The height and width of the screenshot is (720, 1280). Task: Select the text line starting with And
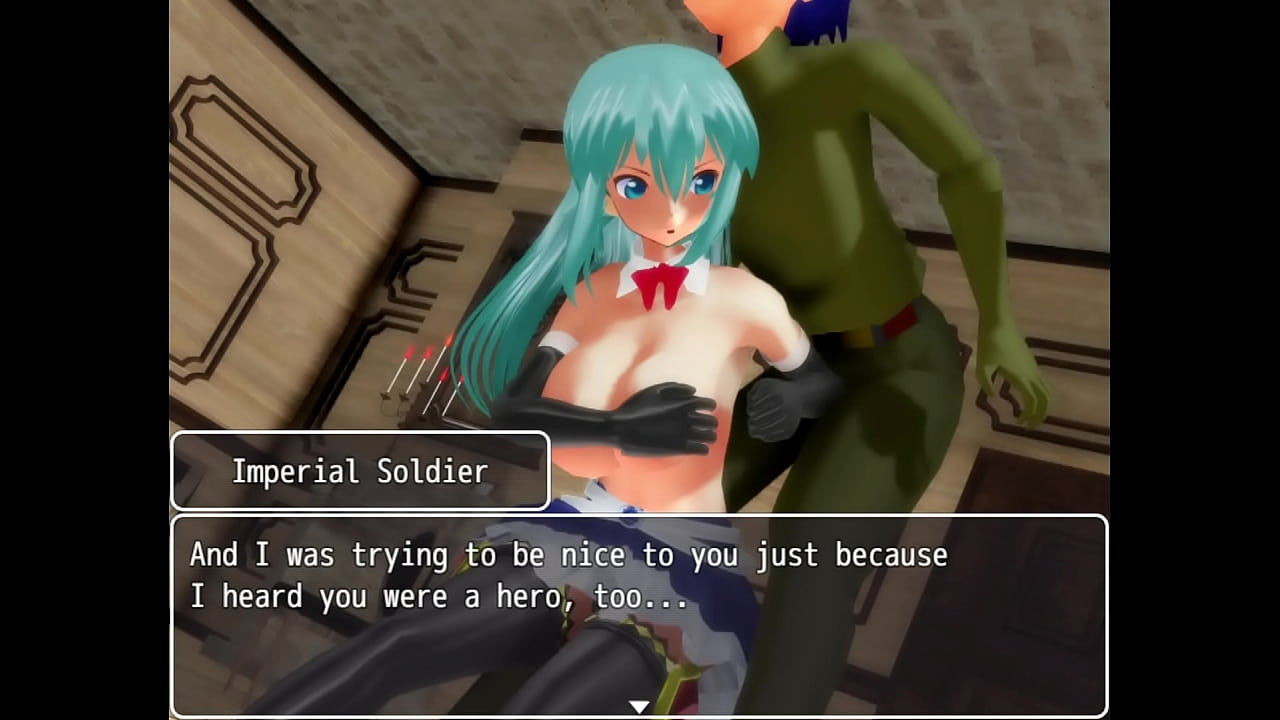pos(570,555)
